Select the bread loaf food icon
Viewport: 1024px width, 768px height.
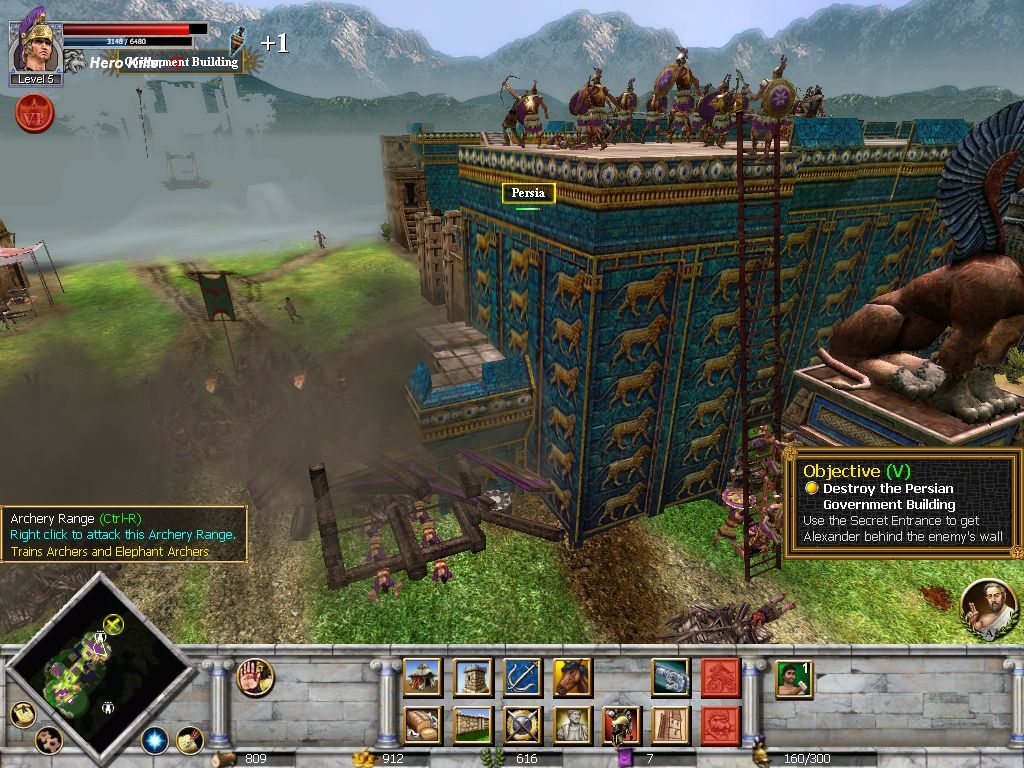(x=422, y=725)
